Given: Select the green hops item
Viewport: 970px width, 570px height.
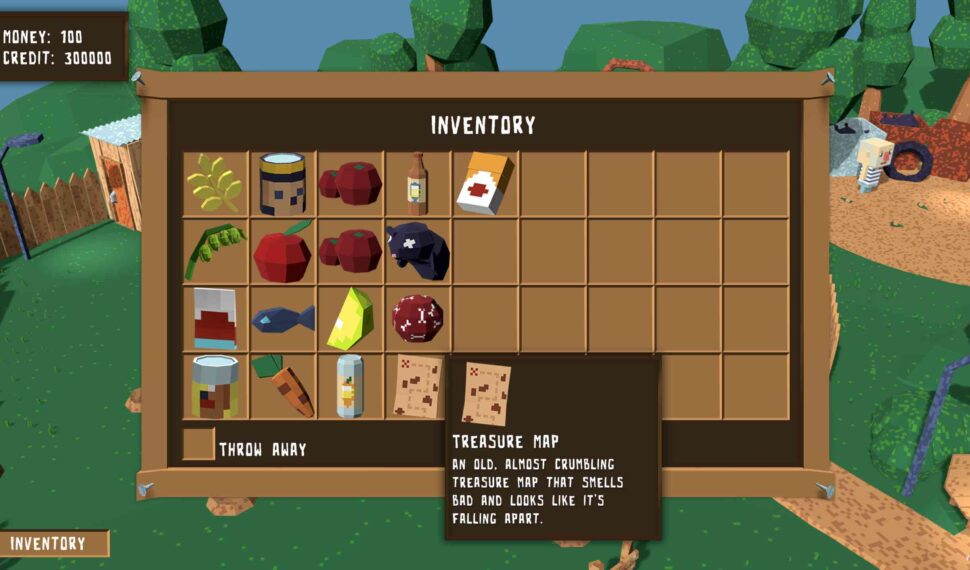Looking at the screenshot, I should pos(215,252).
